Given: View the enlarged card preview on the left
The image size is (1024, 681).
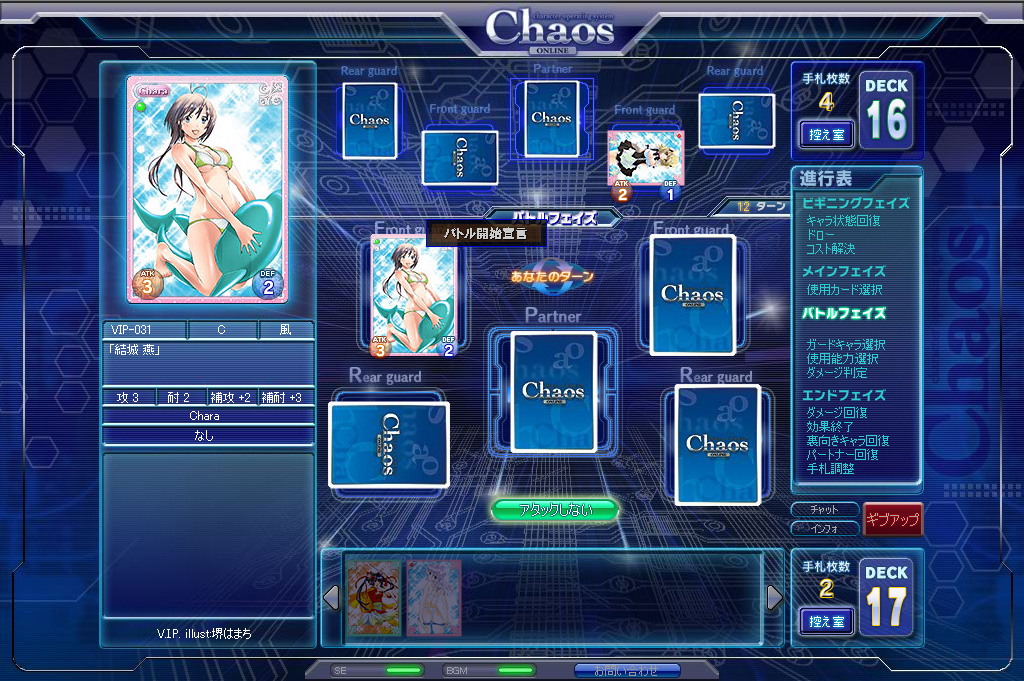Looking at the screenshot, I should tap(207, 189).
